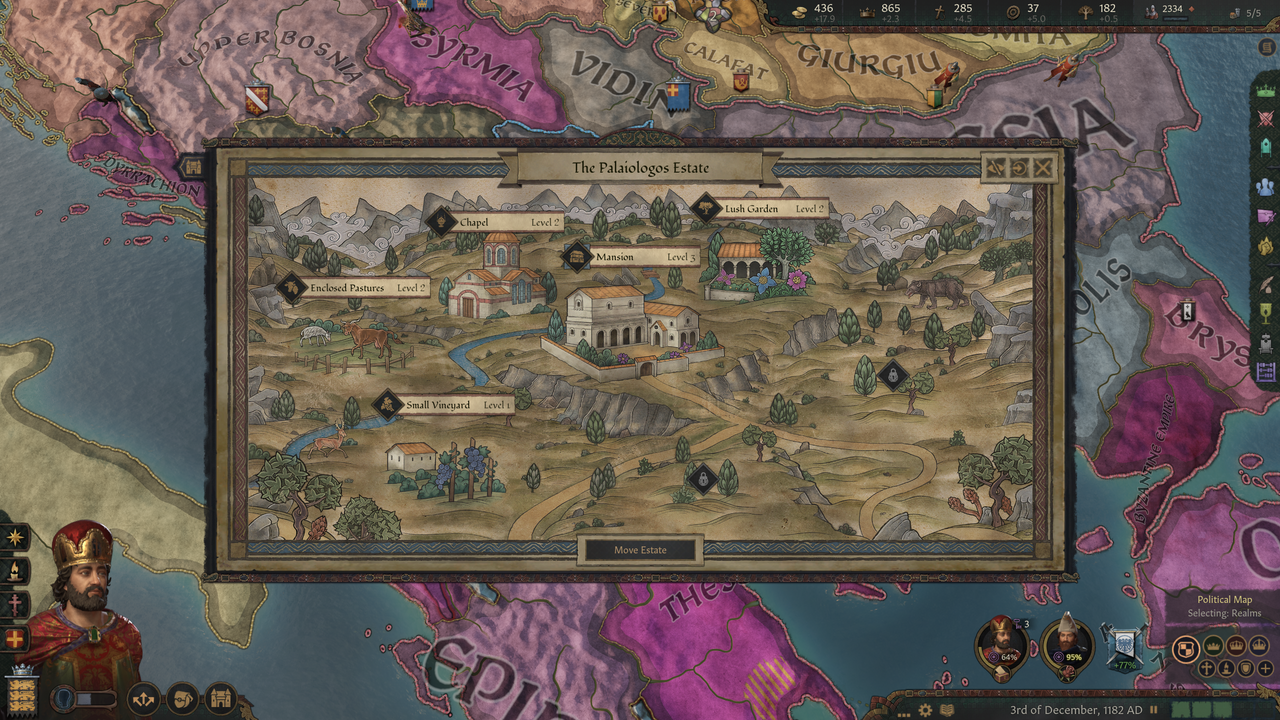
Task: Enable the red Empires map mode
Action: click(x=1236, y=646)
